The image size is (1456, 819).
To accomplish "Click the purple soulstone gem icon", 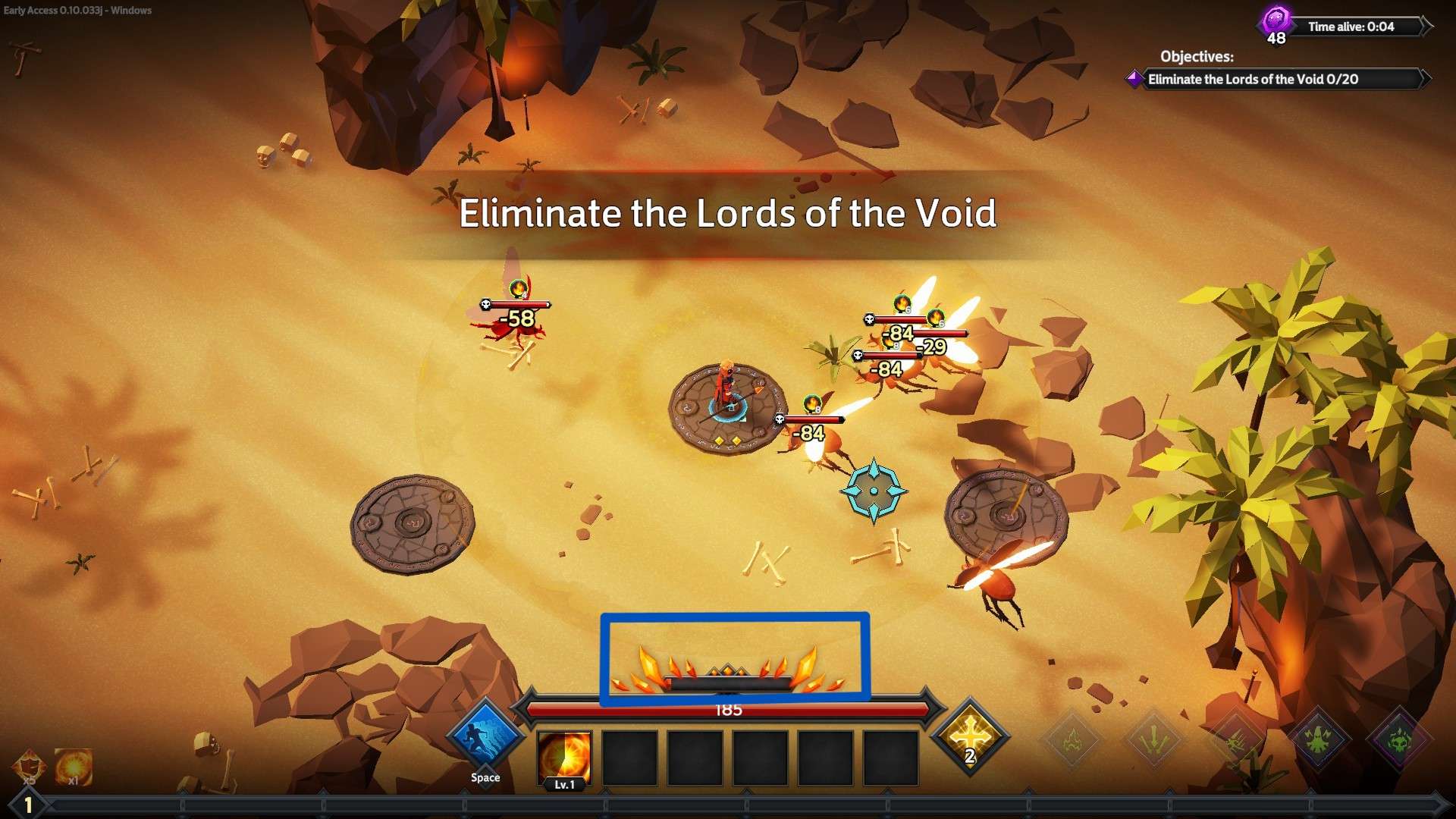I will tap(1275, 17).
